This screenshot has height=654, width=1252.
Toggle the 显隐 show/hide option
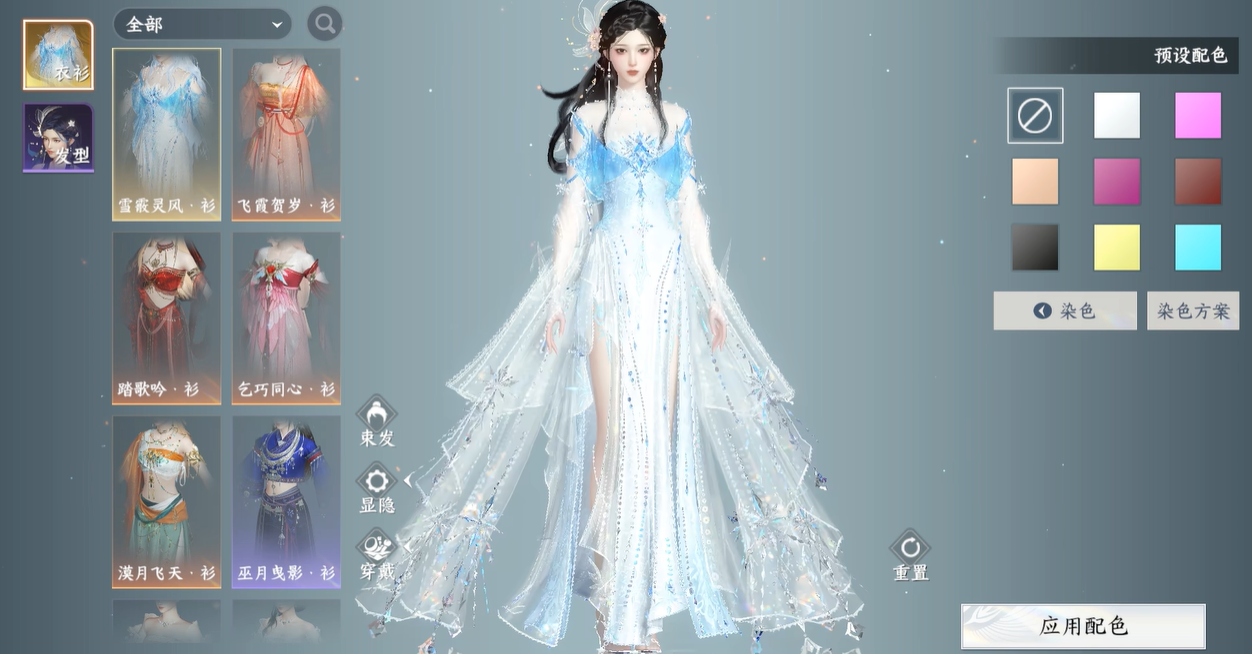377,488
